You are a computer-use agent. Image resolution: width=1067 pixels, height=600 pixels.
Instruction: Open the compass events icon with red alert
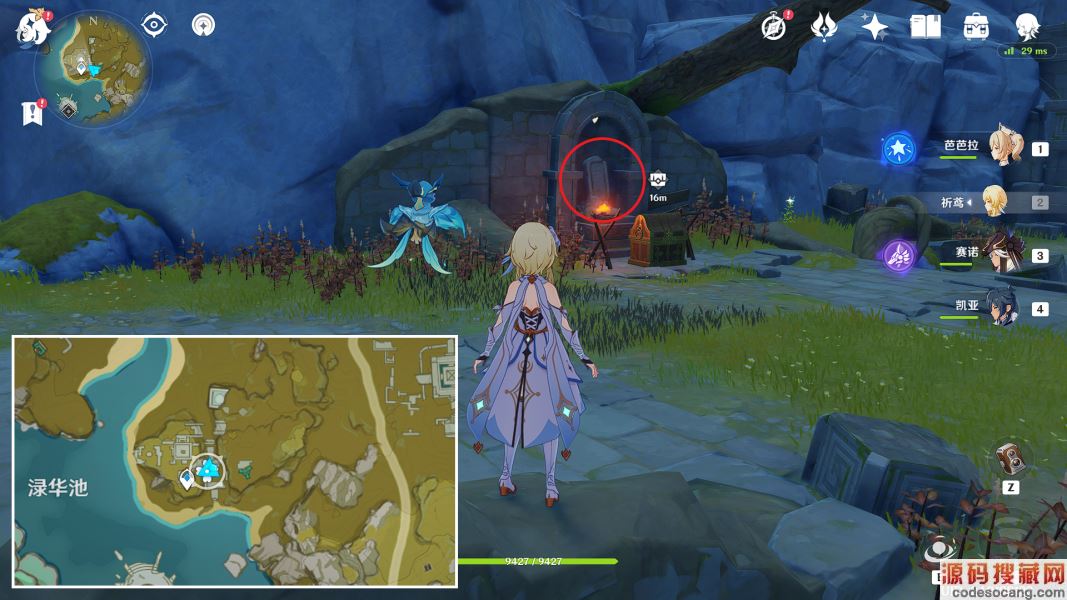773,26
